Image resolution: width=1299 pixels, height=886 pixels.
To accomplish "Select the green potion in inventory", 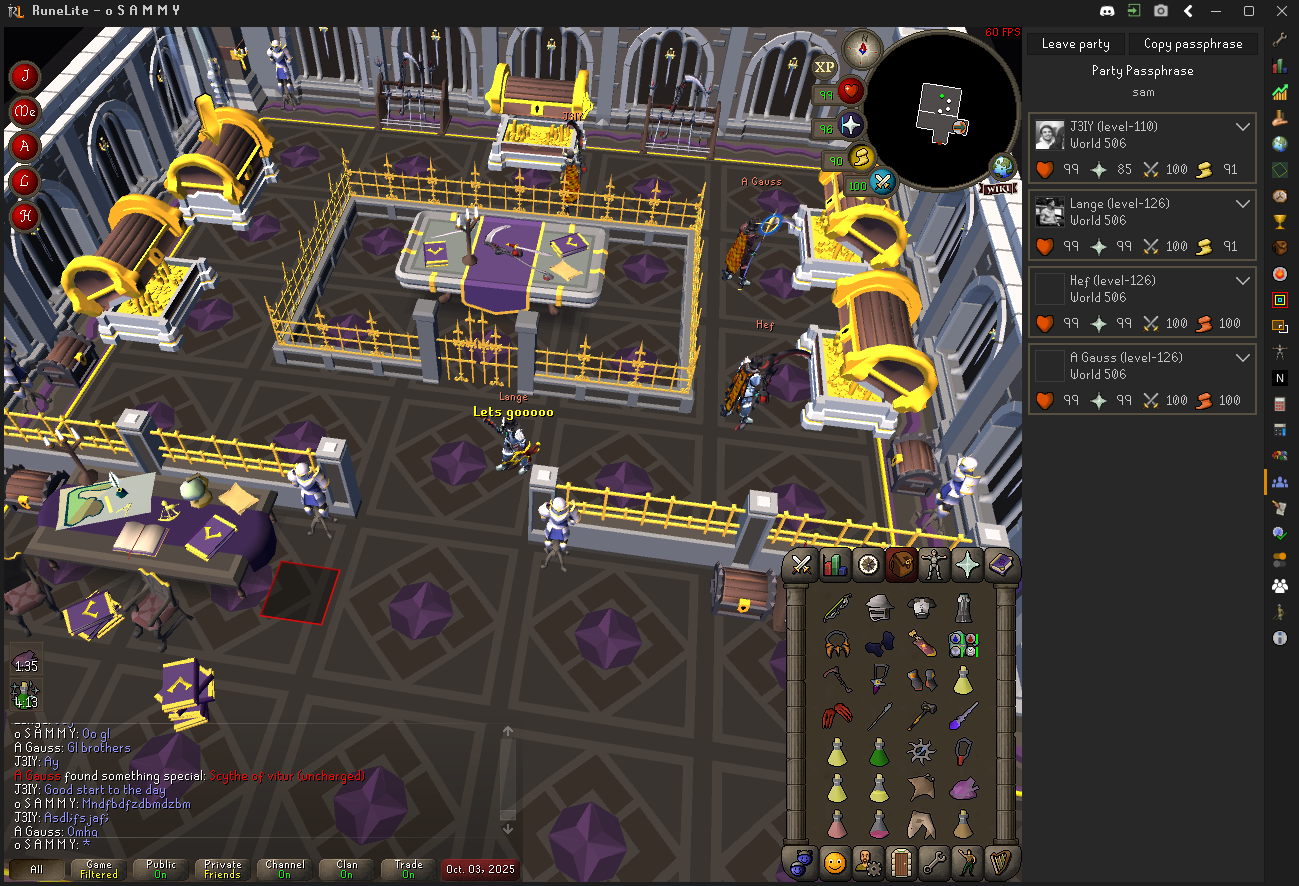I will point(879,752).
